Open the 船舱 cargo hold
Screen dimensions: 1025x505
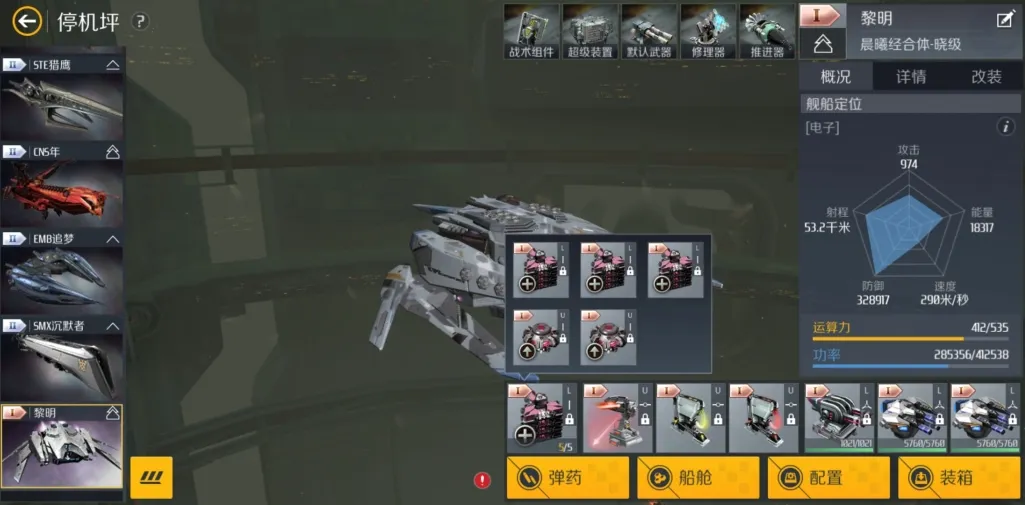[x=699, y=478]
